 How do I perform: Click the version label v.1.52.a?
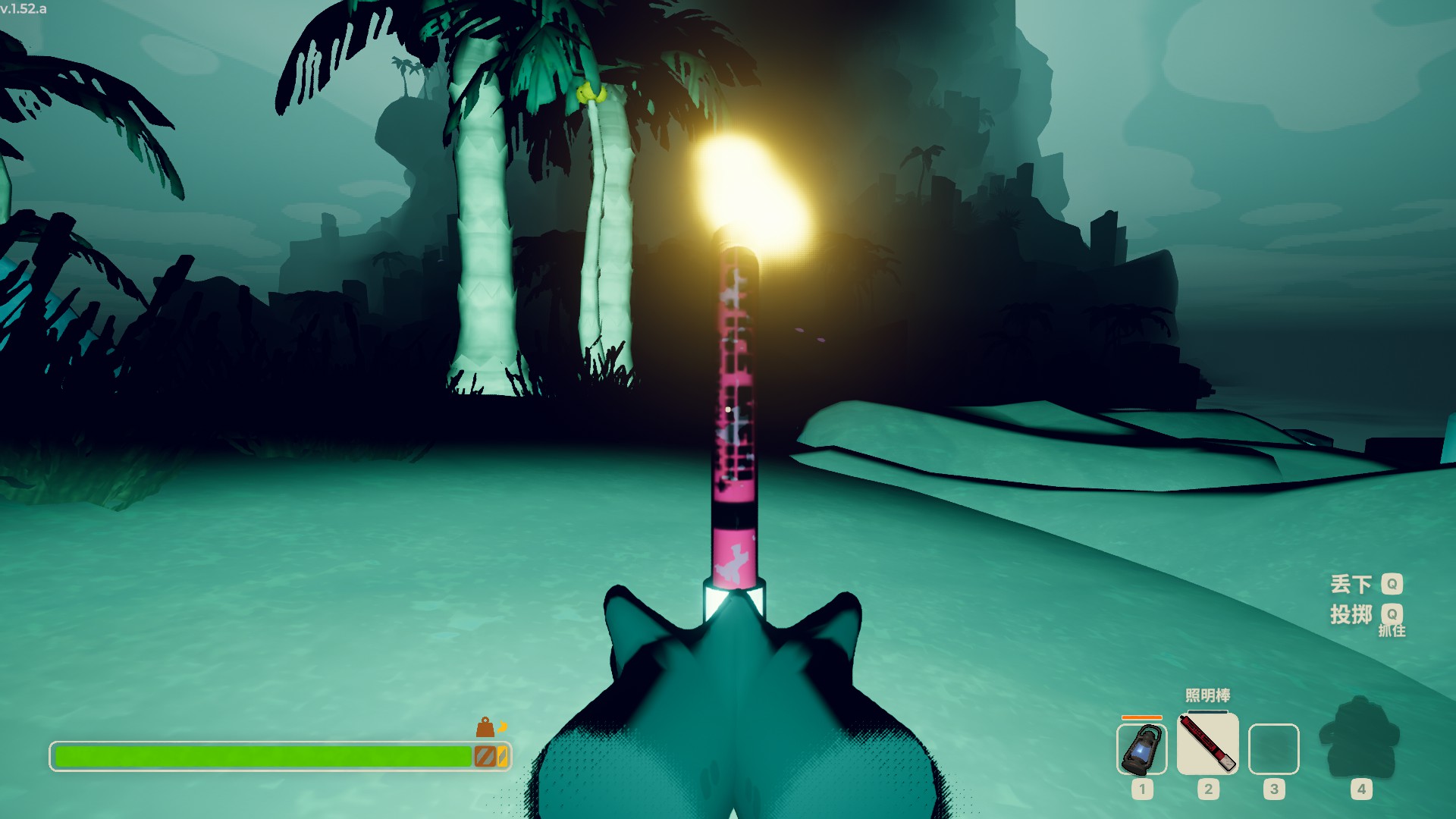[24, 9]
